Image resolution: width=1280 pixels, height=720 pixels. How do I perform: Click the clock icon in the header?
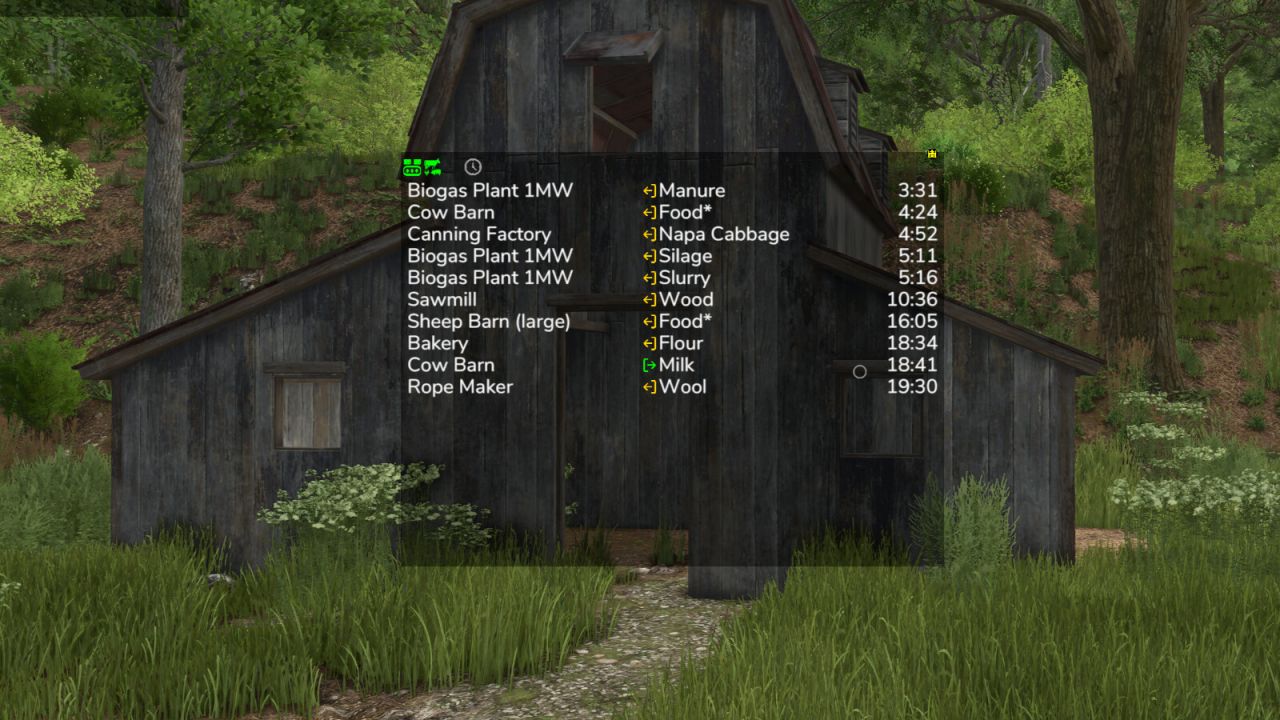pyautogui.click(x=472, y=166)
